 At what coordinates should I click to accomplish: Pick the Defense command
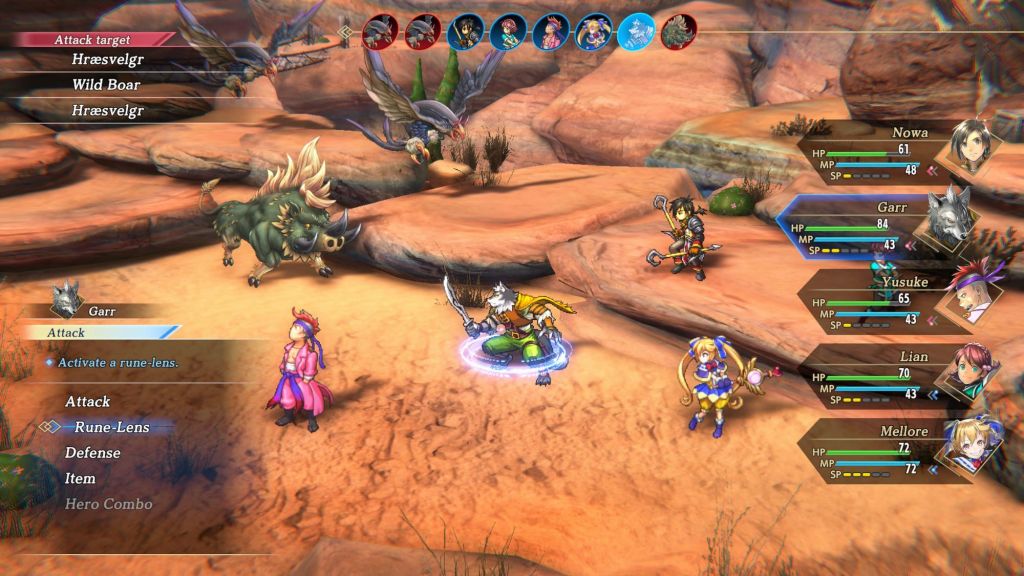pyautogui.click(x=93, y=453)
